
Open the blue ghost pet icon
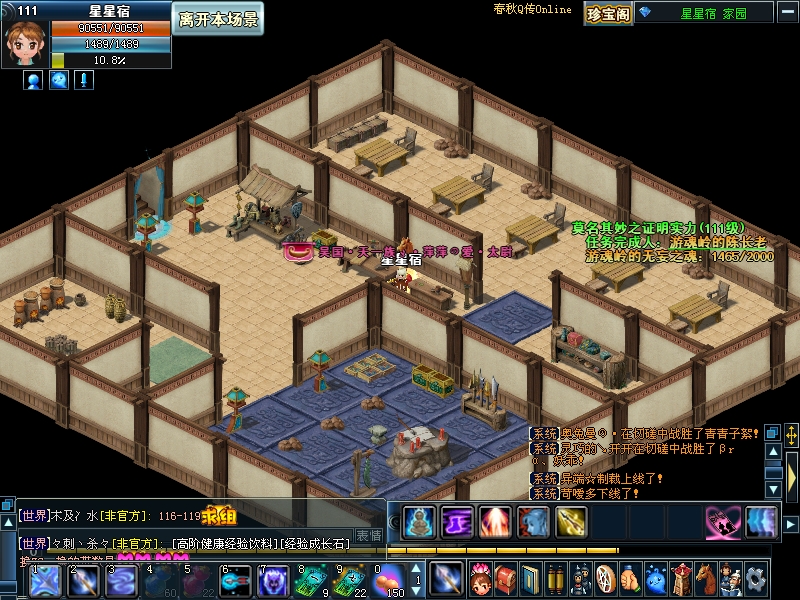pos(656,579)
